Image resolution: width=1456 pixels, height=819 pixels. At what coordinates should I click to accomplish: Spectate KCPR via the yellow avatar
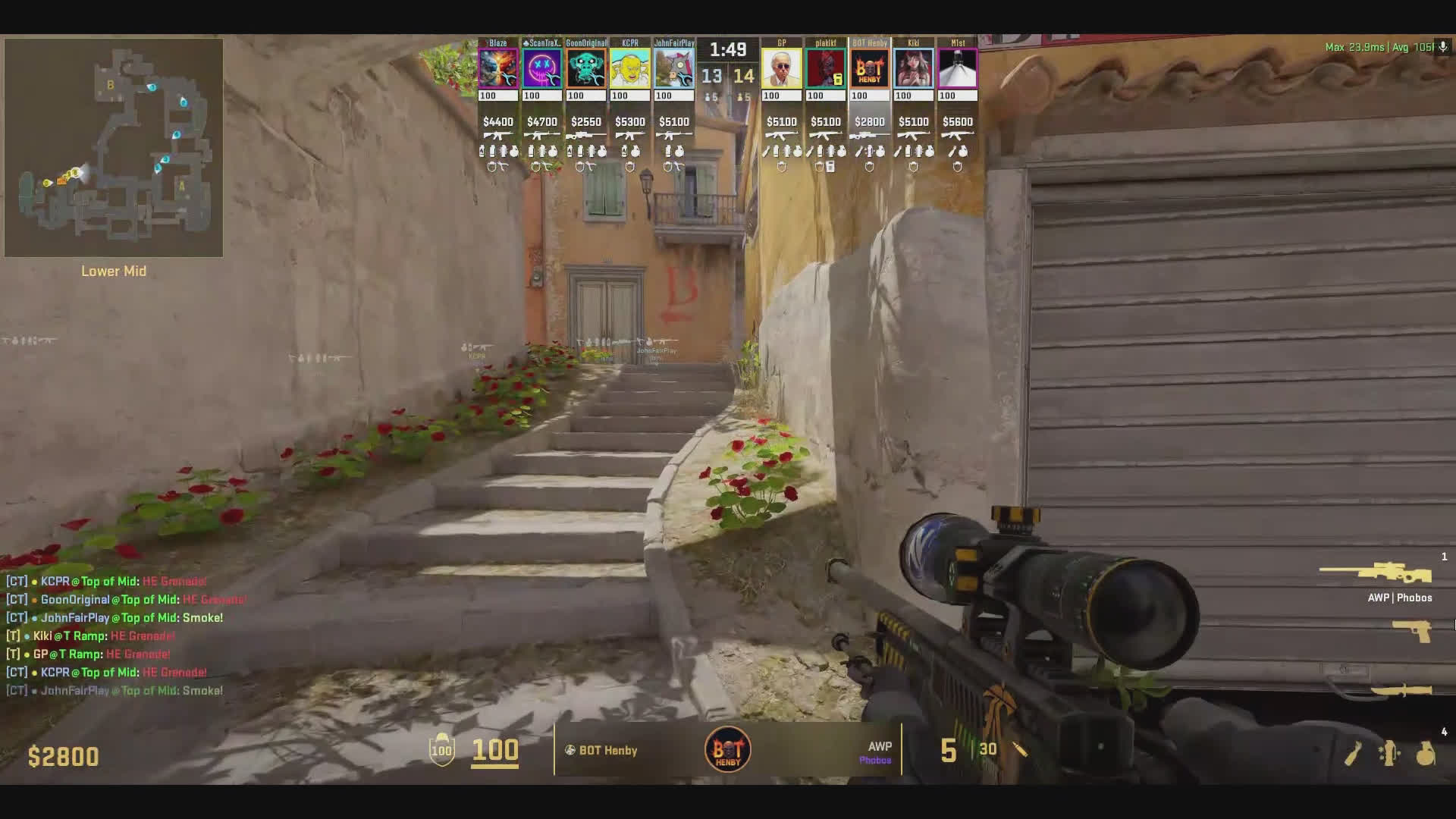(630, 69)
